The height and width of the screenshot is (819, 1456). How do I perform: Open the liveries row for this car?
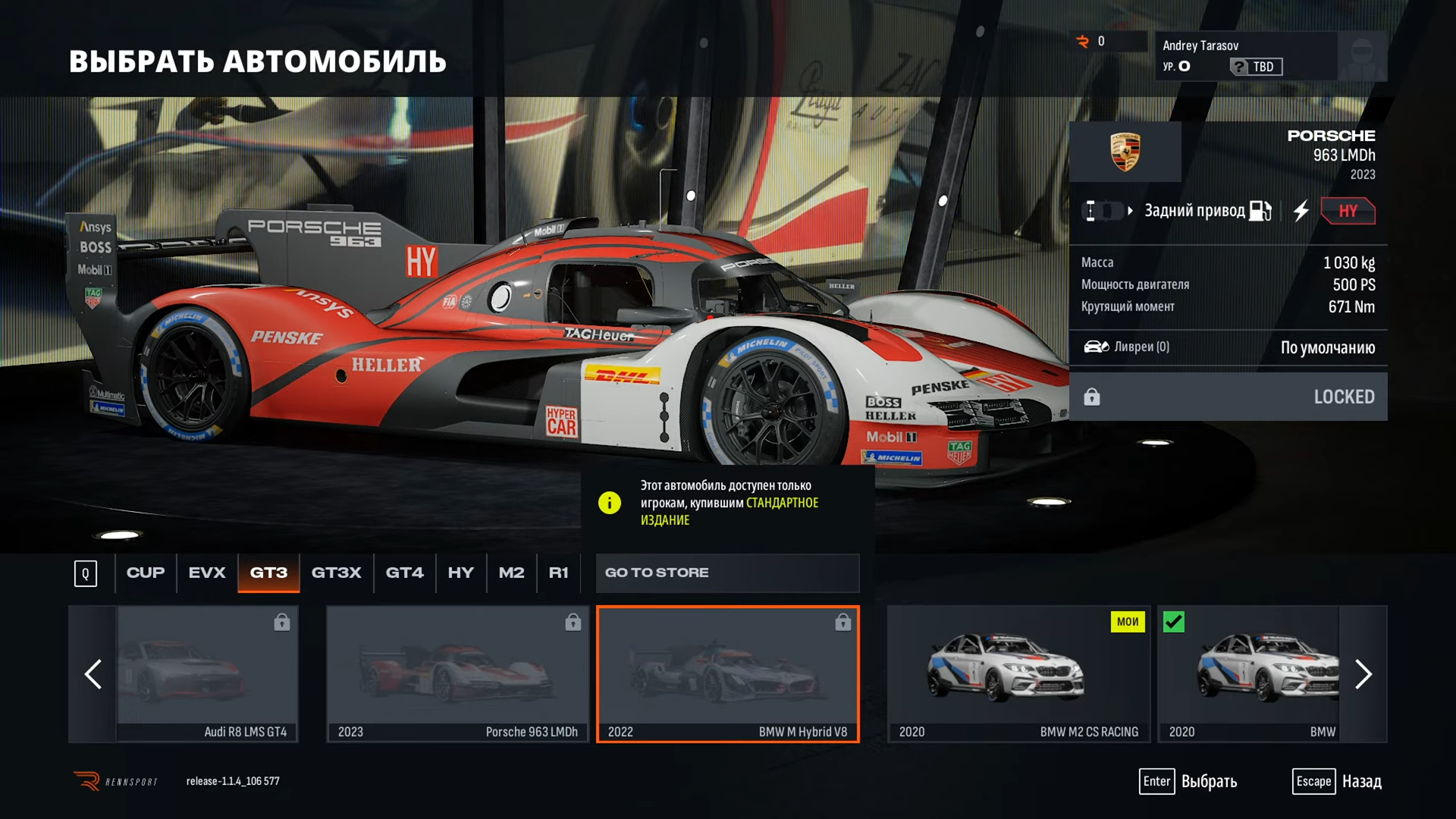[1228, 347]
